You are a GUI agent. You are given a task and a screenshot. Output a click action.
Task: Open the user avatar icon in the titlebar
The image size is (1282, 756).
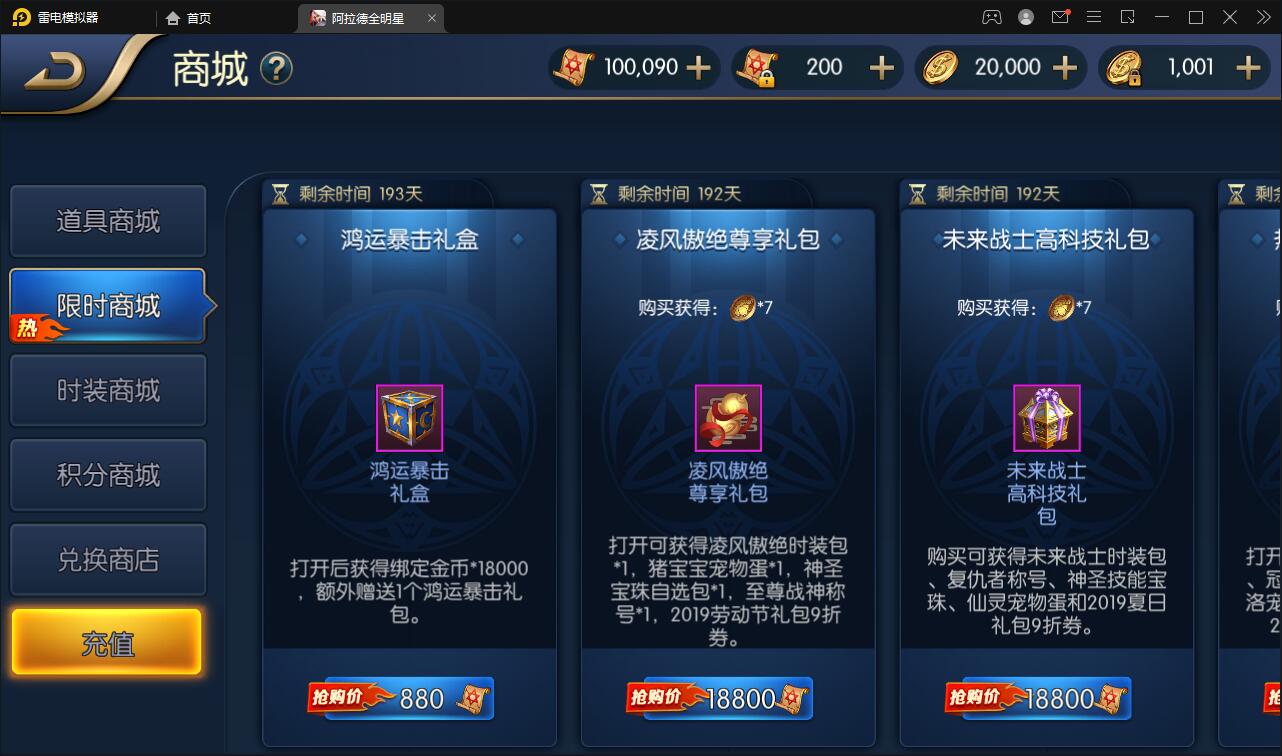click(1025, 17)
